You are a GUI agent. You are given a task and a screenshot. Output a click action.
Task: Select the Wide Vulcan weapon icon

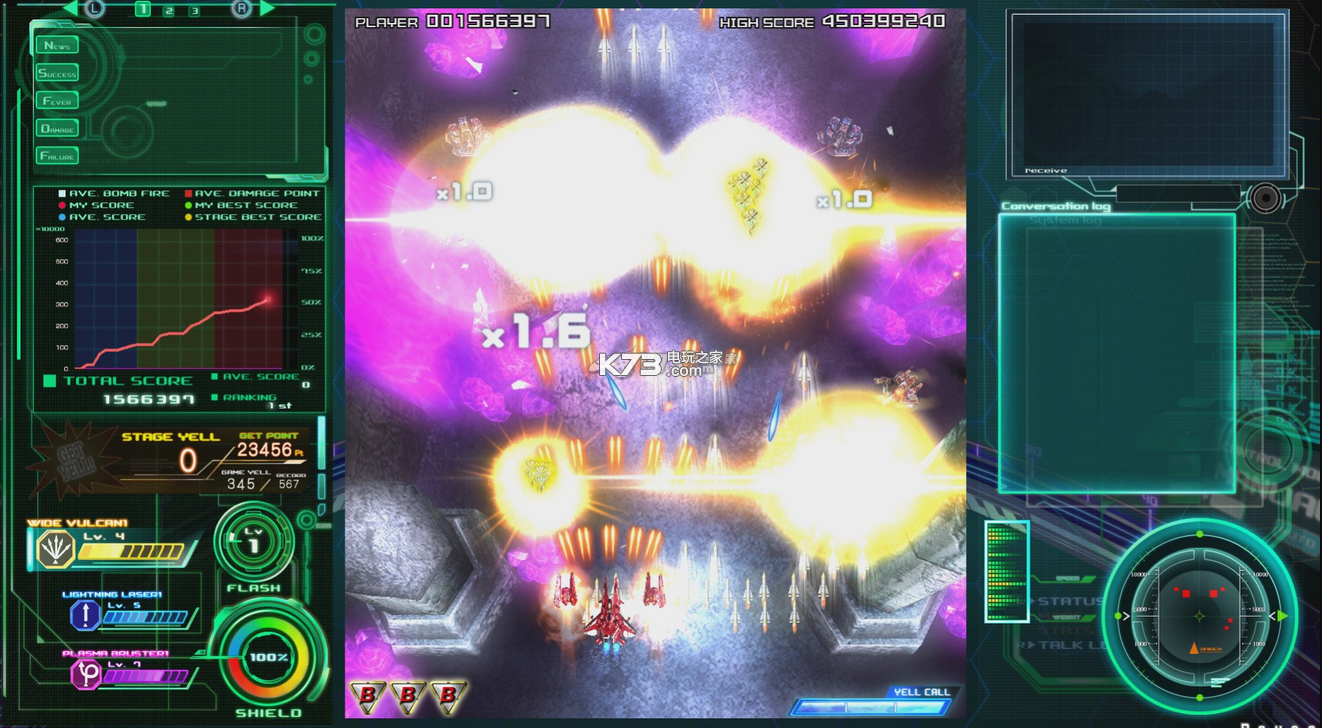tap(55, 549)
